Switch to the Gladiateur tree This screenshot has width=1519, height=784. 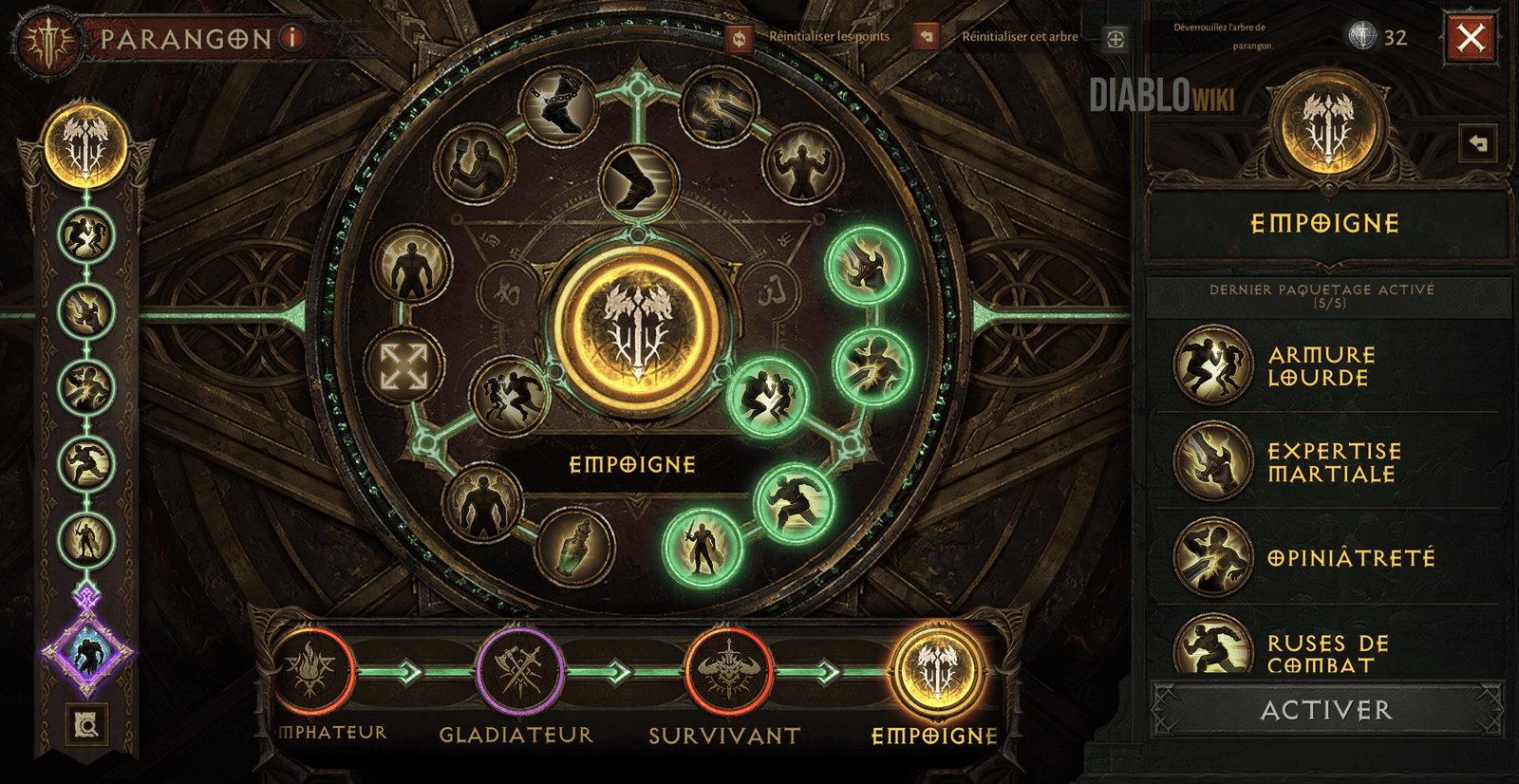tap(519, 672)
